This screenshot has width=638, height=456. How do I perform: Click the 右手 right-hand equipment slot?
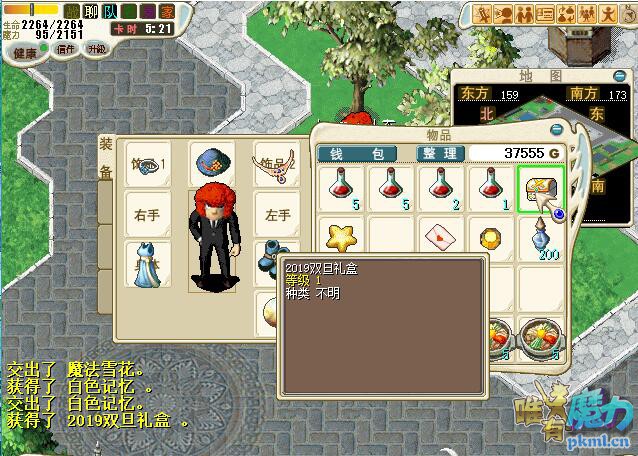147,214
